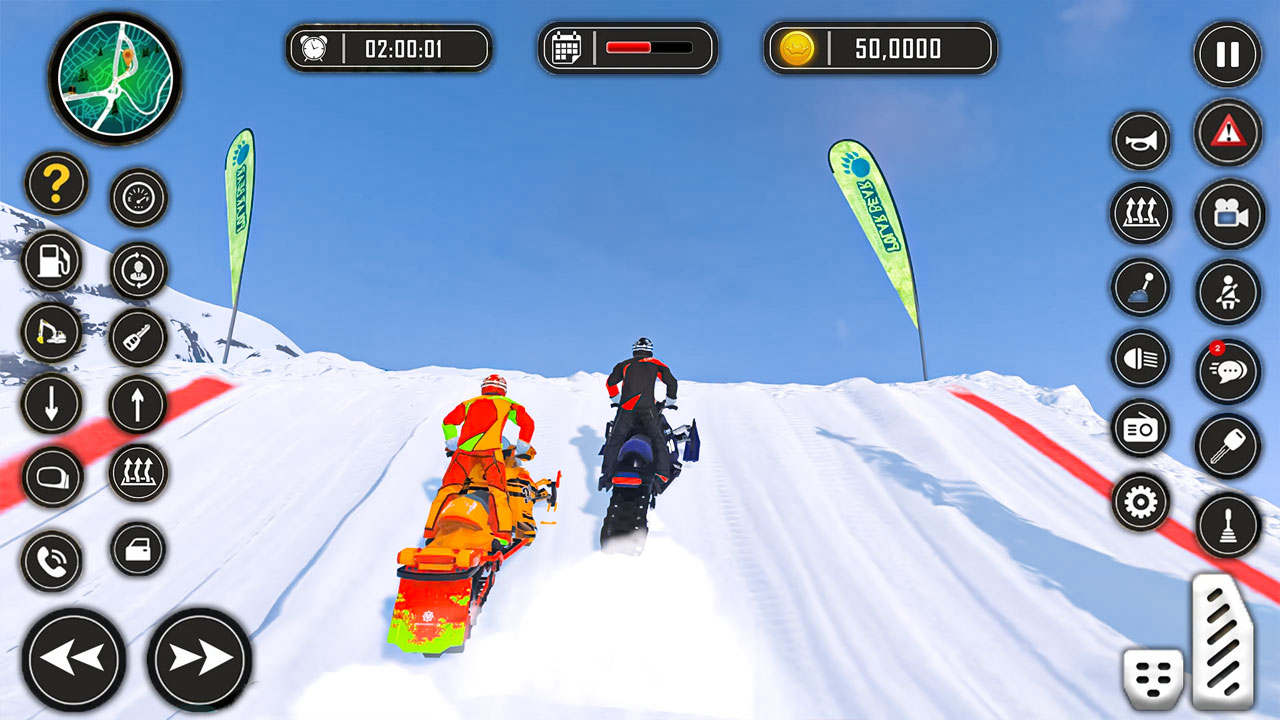Select the fuel pump icon

pyautogui.click(x=53, y=262)
